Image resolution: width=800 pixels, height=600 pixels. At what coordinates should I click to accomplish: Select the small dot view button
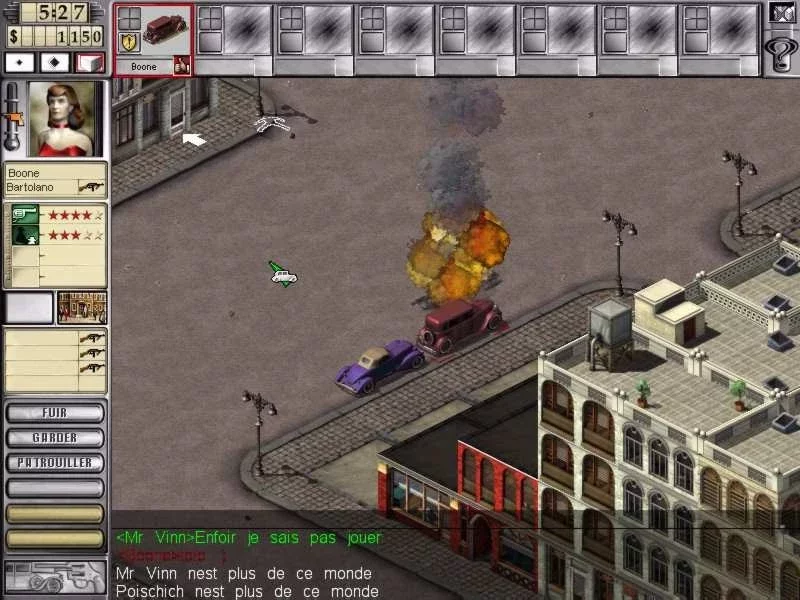(x=20, y=62)
